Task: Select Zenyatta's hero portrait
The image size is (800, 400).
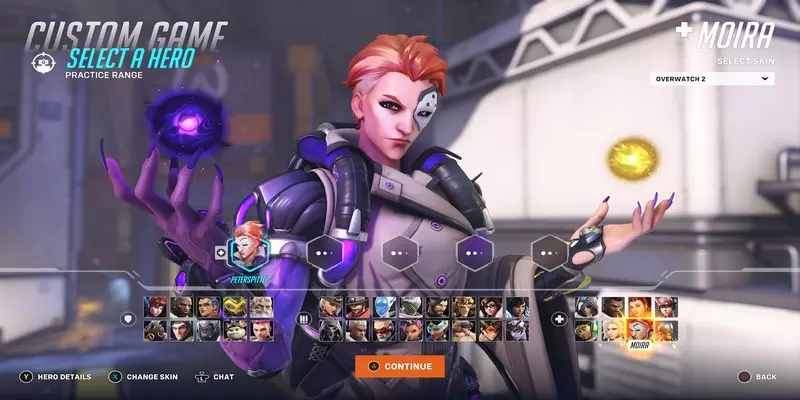Action: pos(665,329)
